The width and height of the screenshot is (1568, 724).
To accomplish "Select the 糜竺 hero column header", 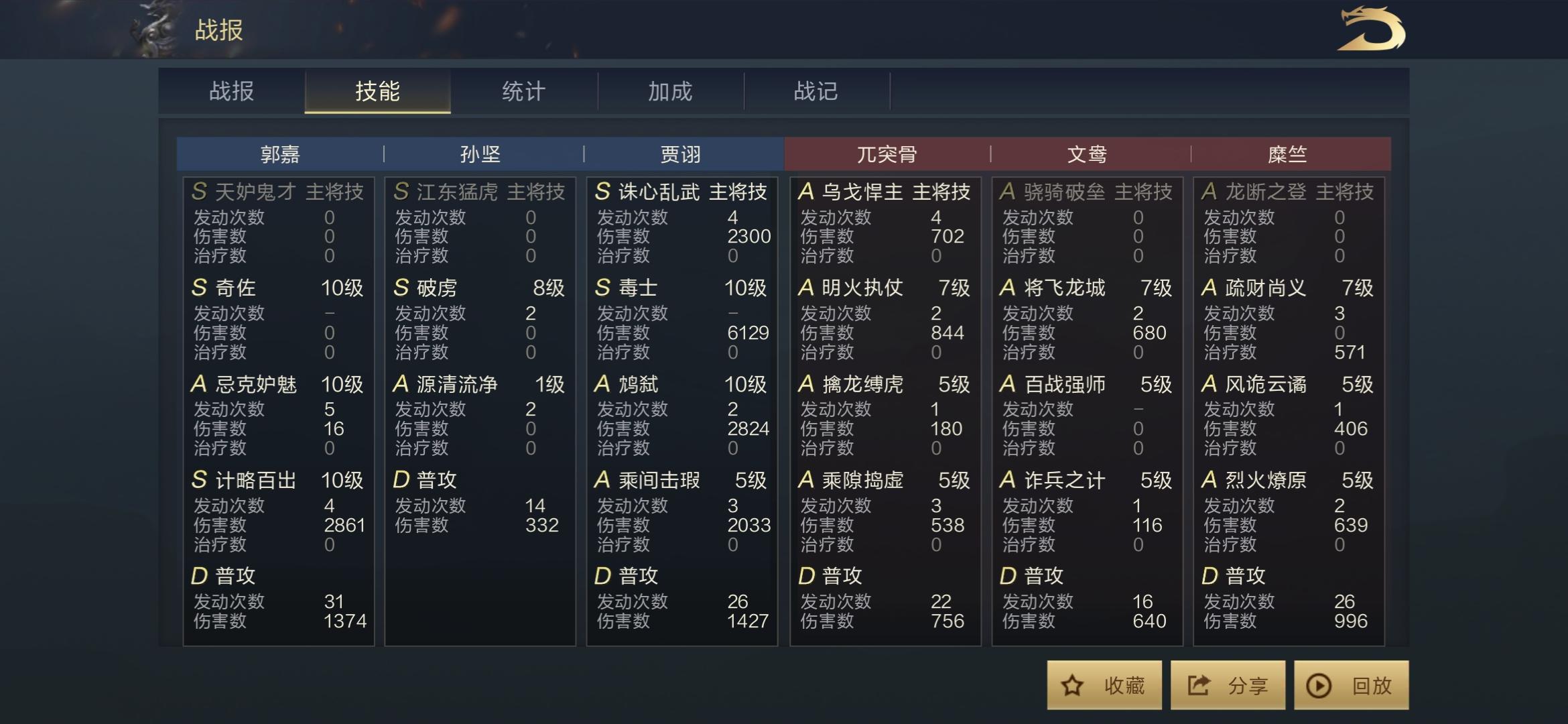I will 1289,154.
